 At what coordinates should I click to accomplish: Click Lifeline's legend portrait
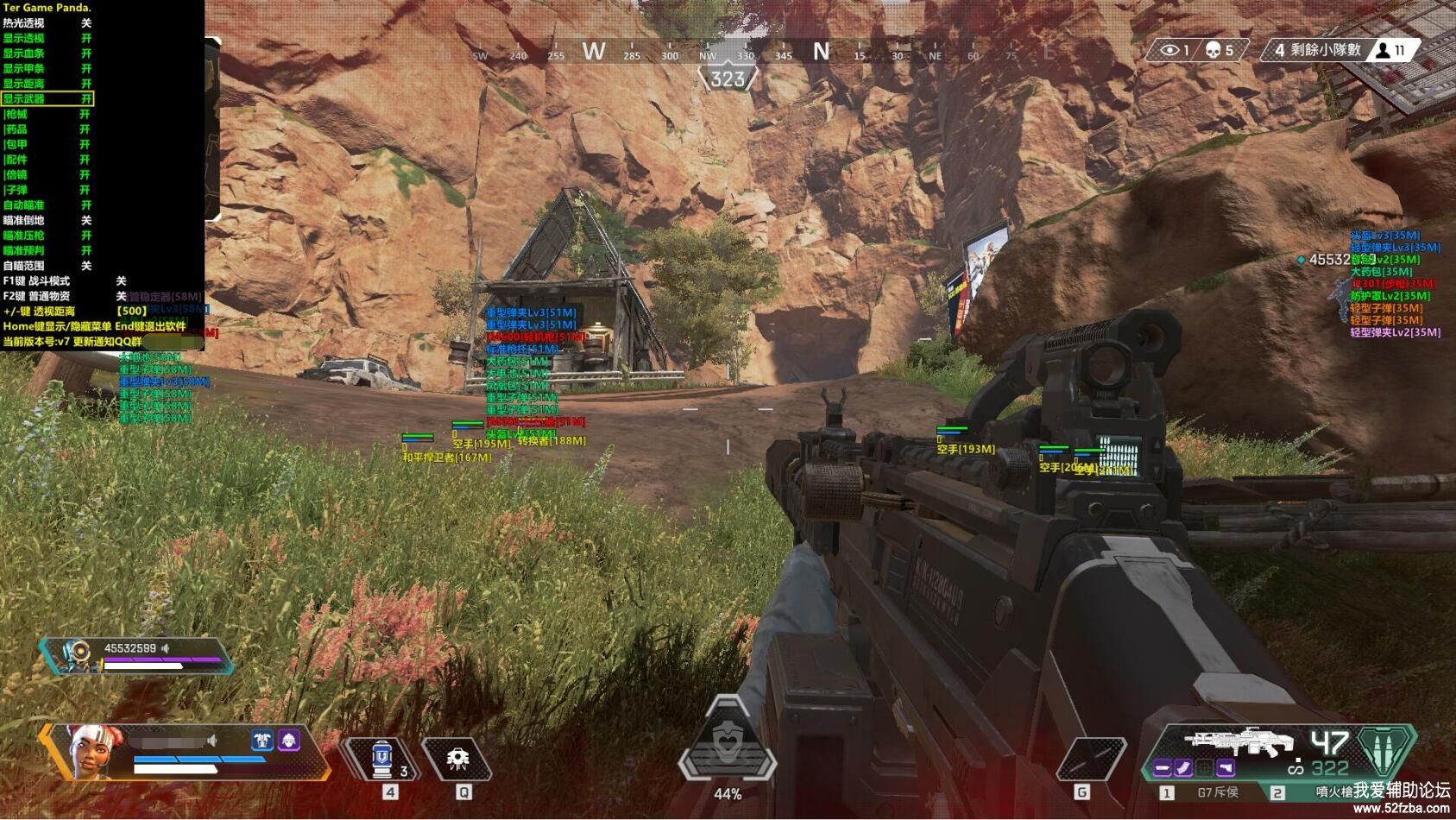pyautogui.click(x=91, y=749)
